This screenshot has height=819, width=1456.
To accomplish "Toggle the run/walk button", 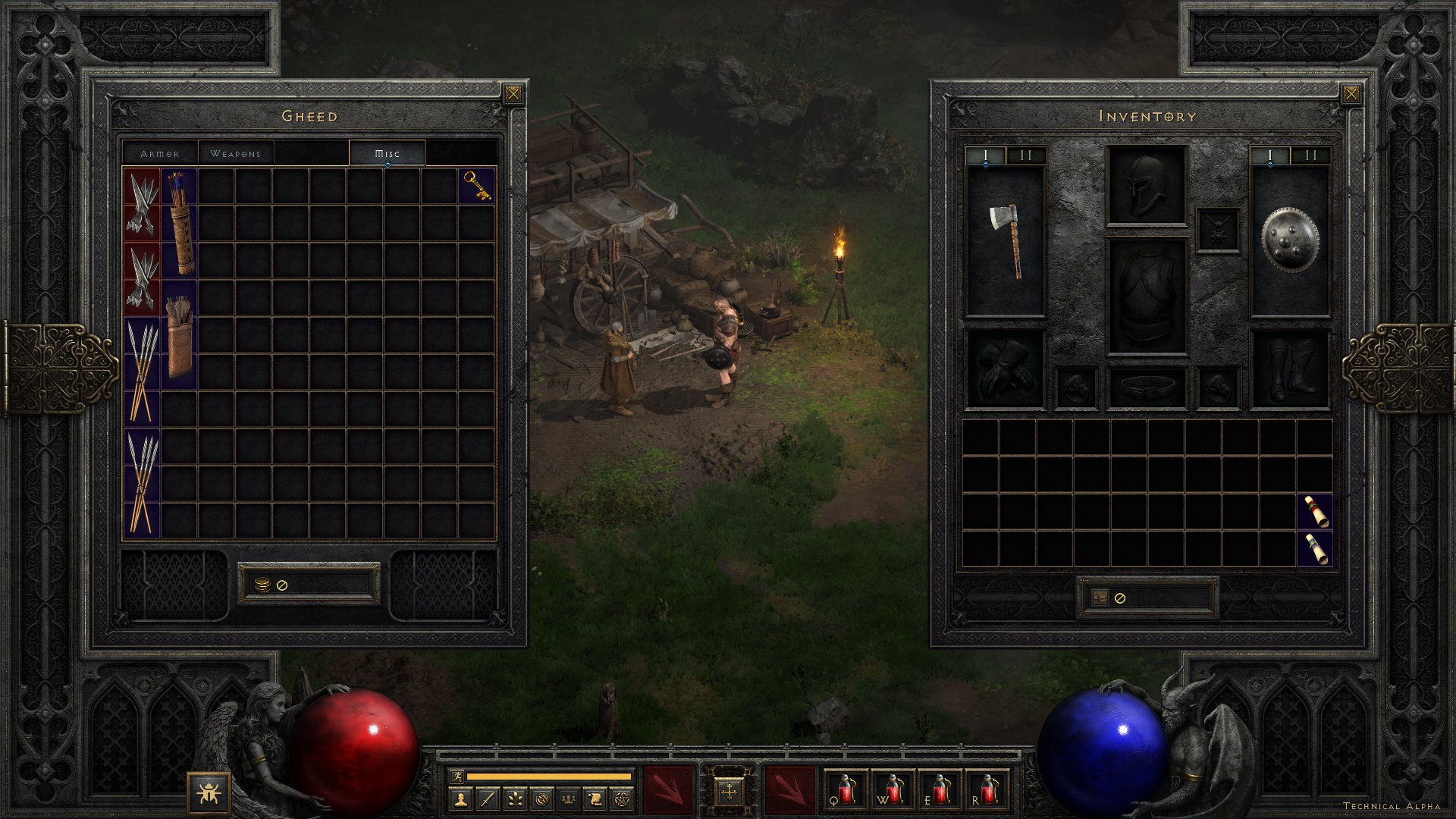I will 456,776.
